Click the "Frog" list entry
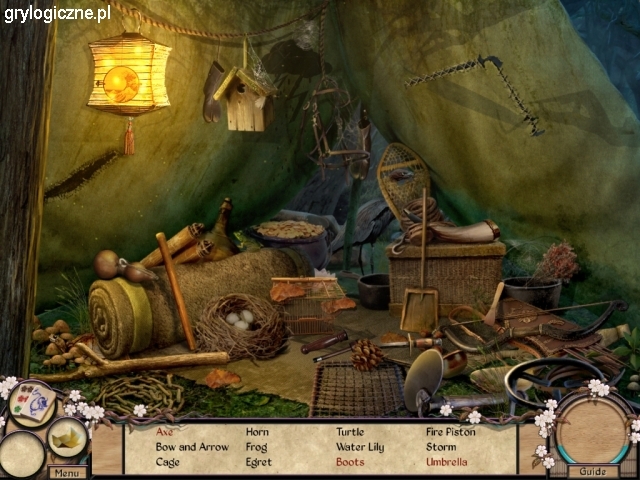 point(257,447)
